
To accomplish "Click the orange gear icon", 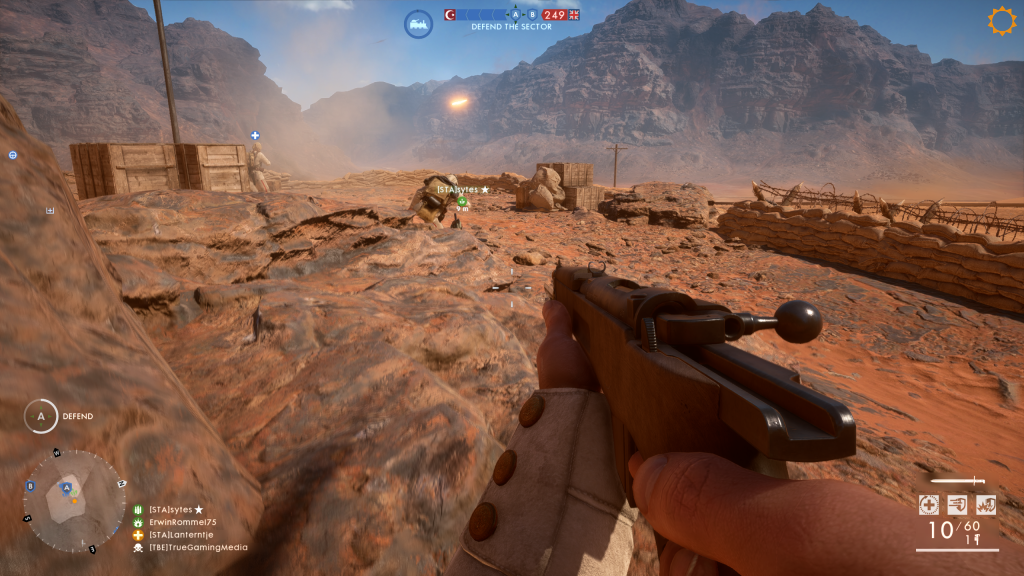I will 1001,21.
